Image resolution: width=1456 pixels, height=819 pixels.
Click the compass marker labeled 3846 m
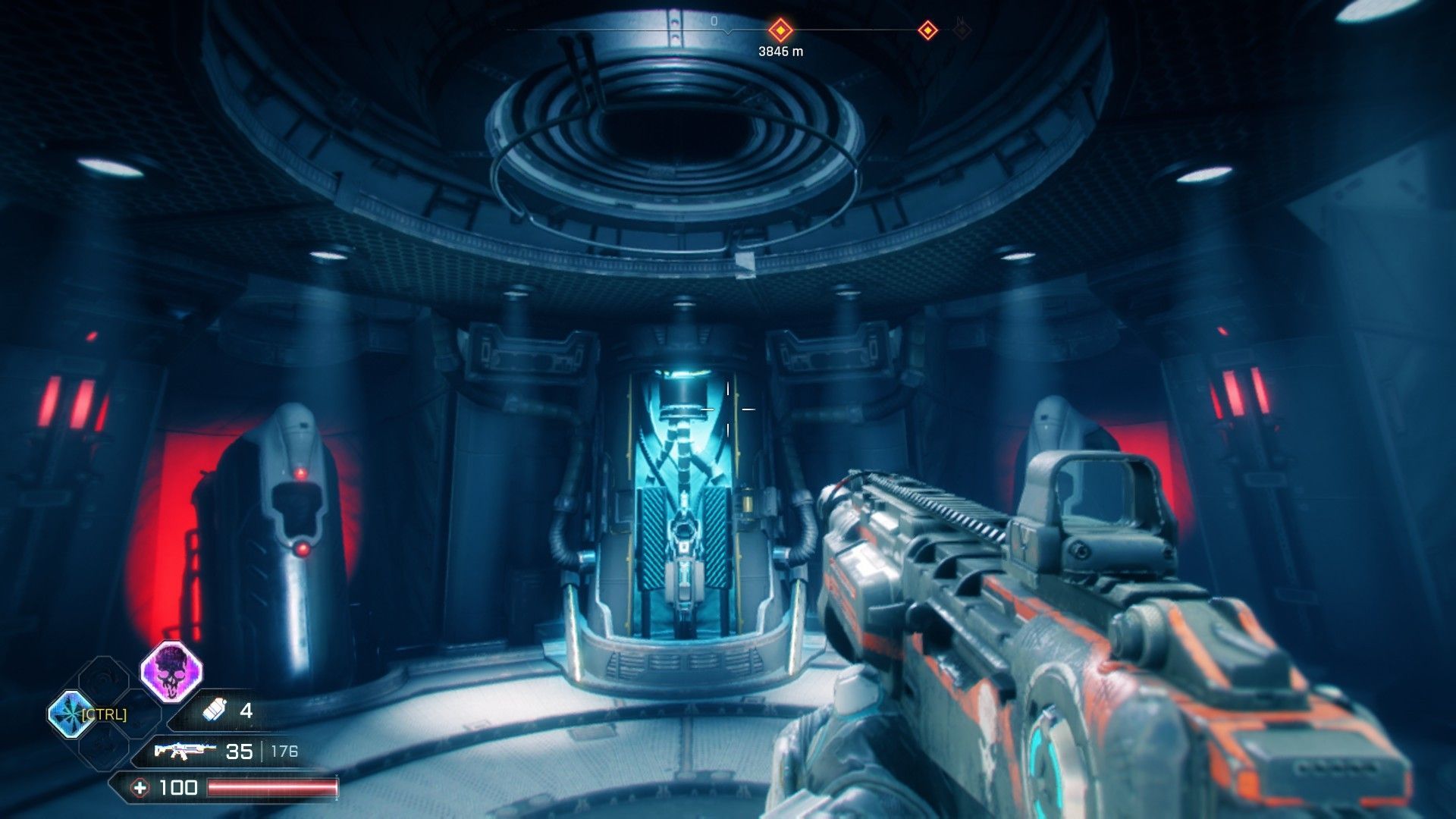[x=780, y=31]
